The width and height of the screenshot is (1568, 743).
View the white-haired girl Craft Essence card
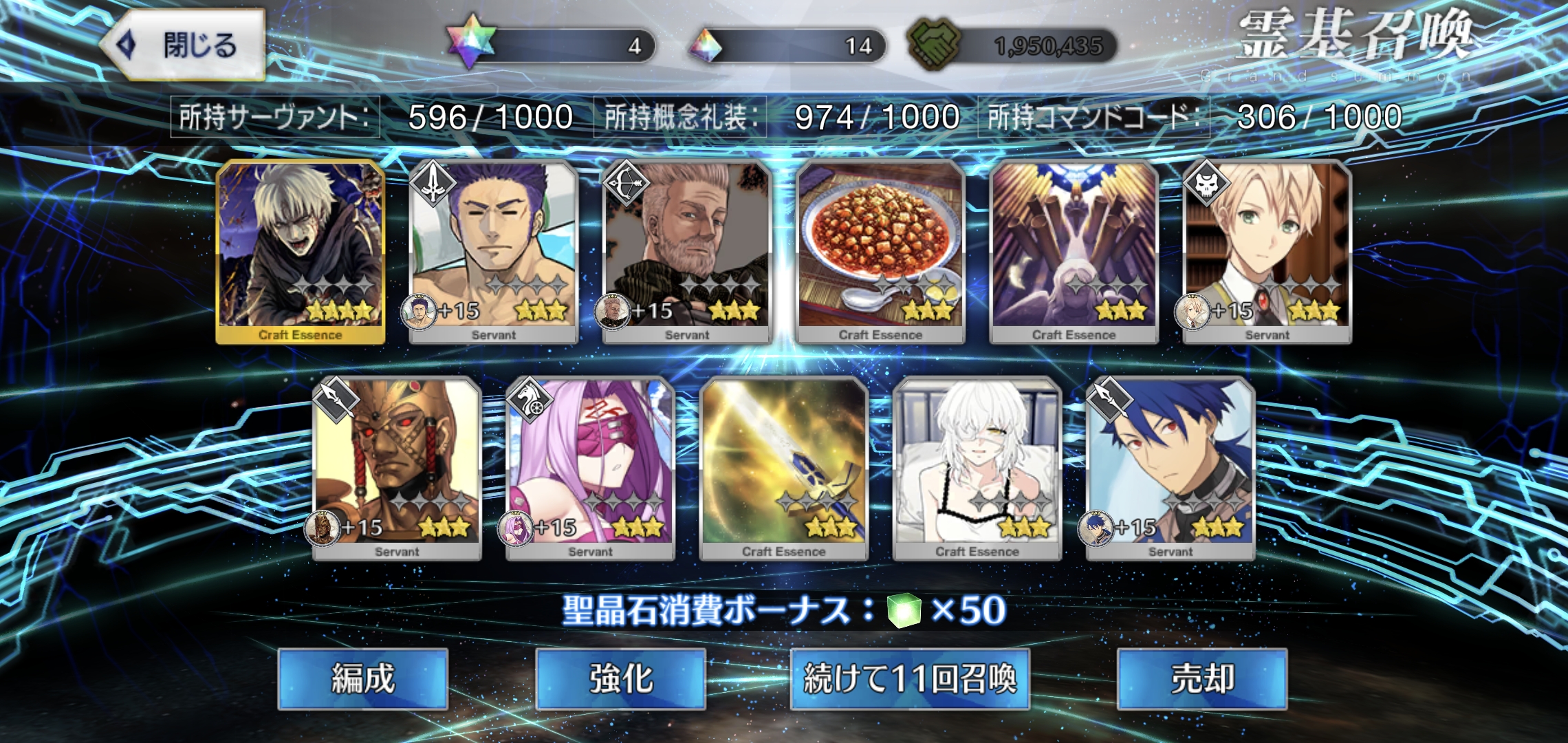tap(977, 469)
